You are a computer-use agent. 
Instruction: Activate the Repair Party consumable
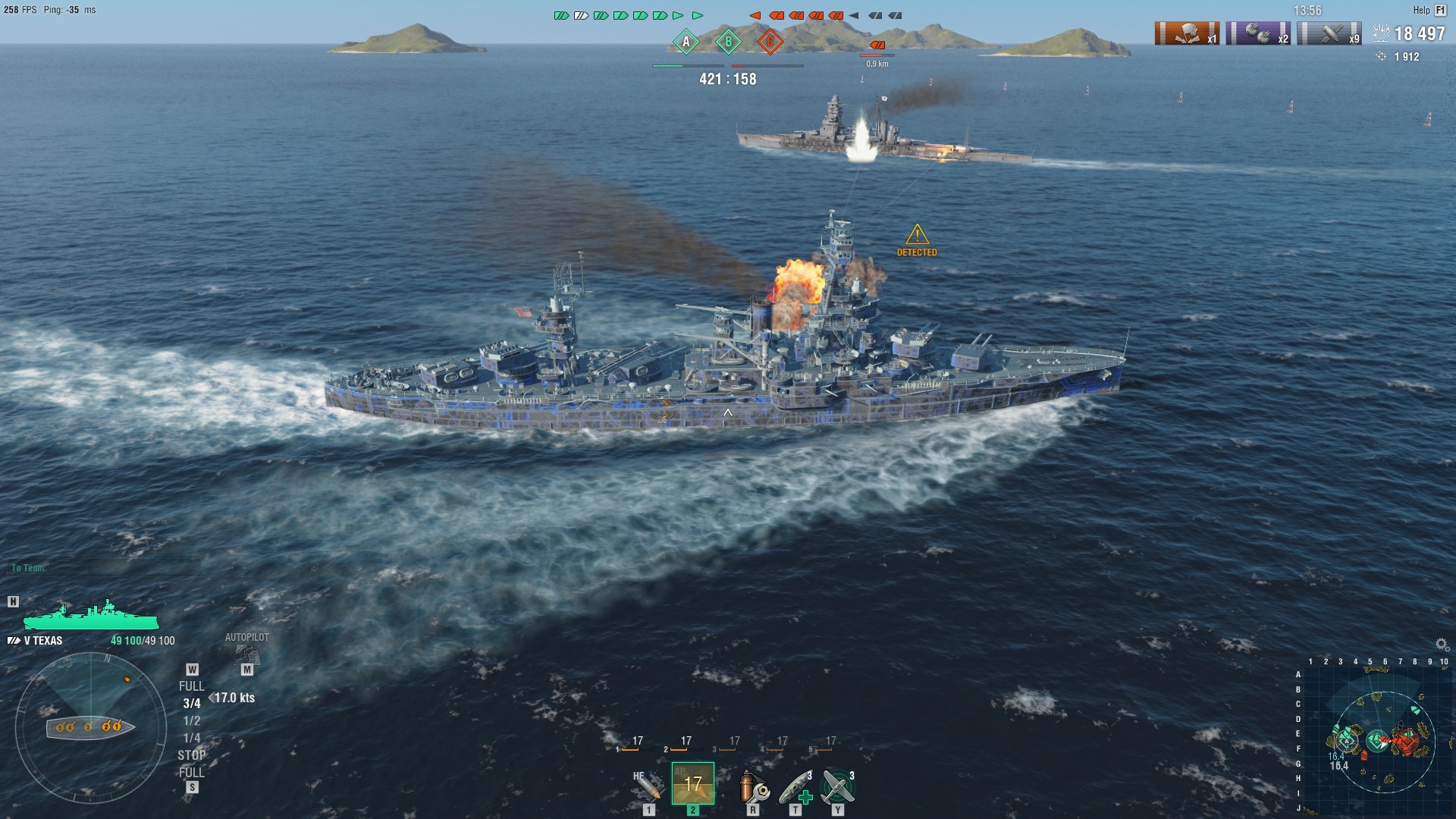tap(795, 785)
